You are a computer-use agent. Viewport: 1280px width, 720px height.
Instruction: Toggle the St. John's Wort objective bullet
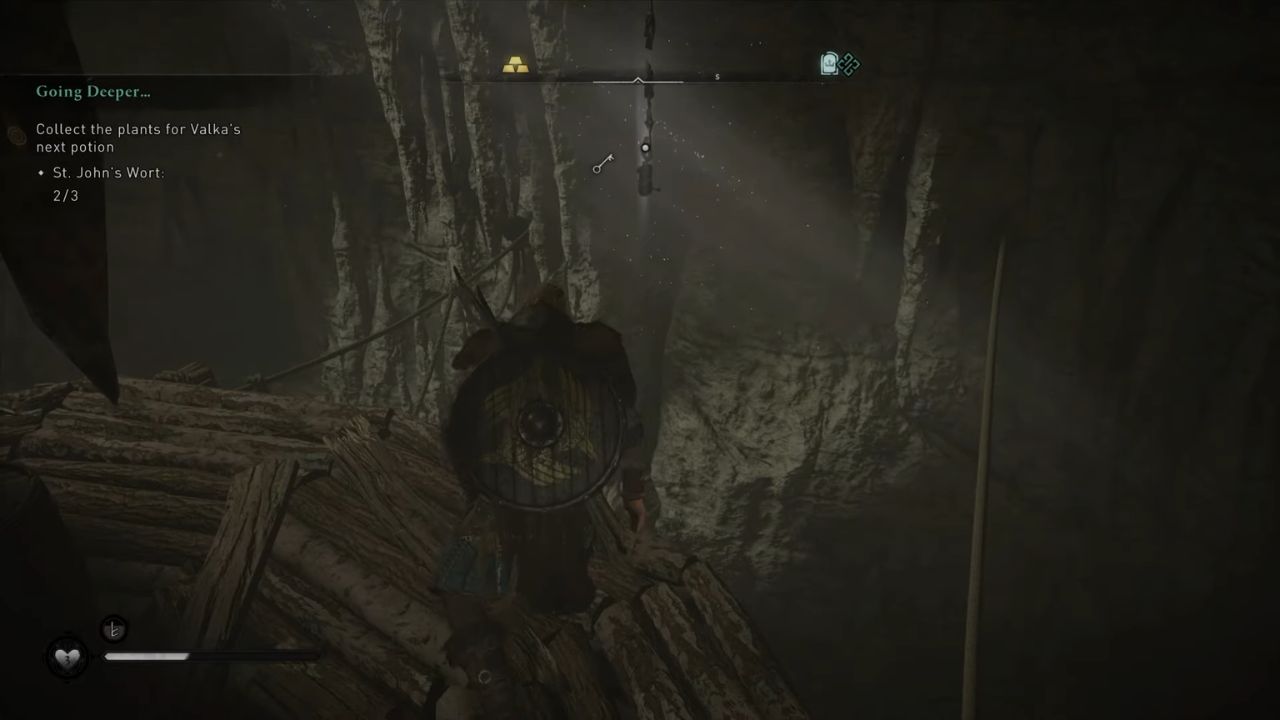42,172
